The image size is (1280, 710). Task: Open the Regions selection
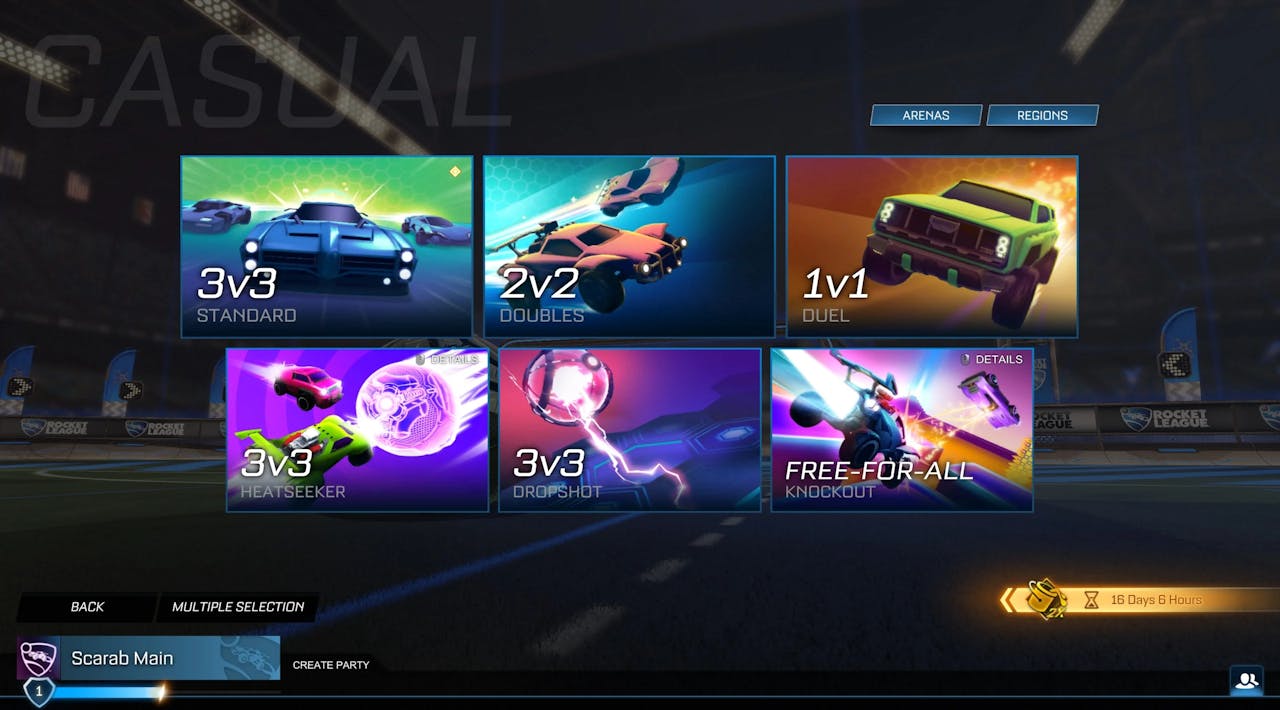click(1042, 115)
